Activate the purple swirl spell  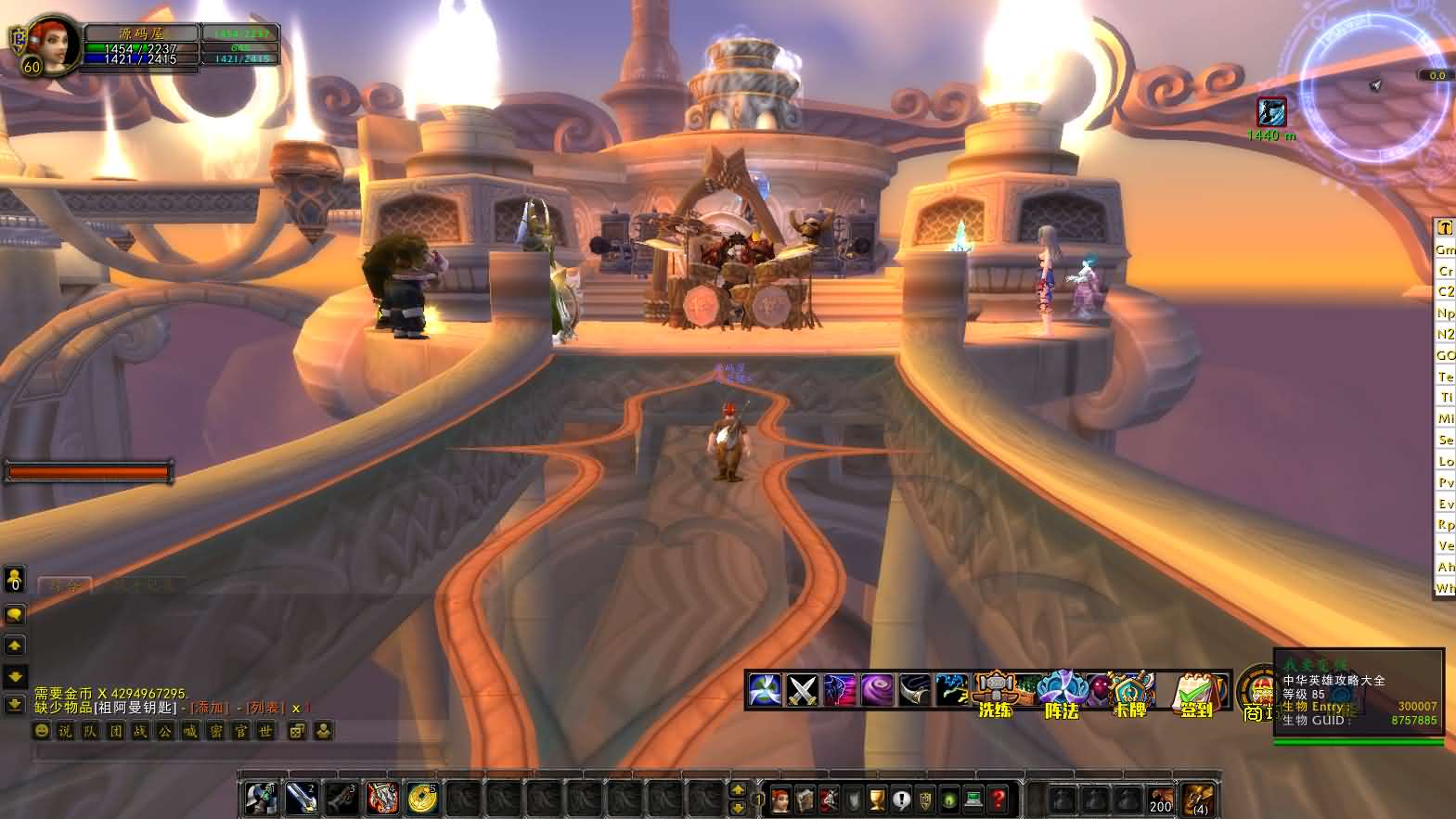[x=877, y=690]
